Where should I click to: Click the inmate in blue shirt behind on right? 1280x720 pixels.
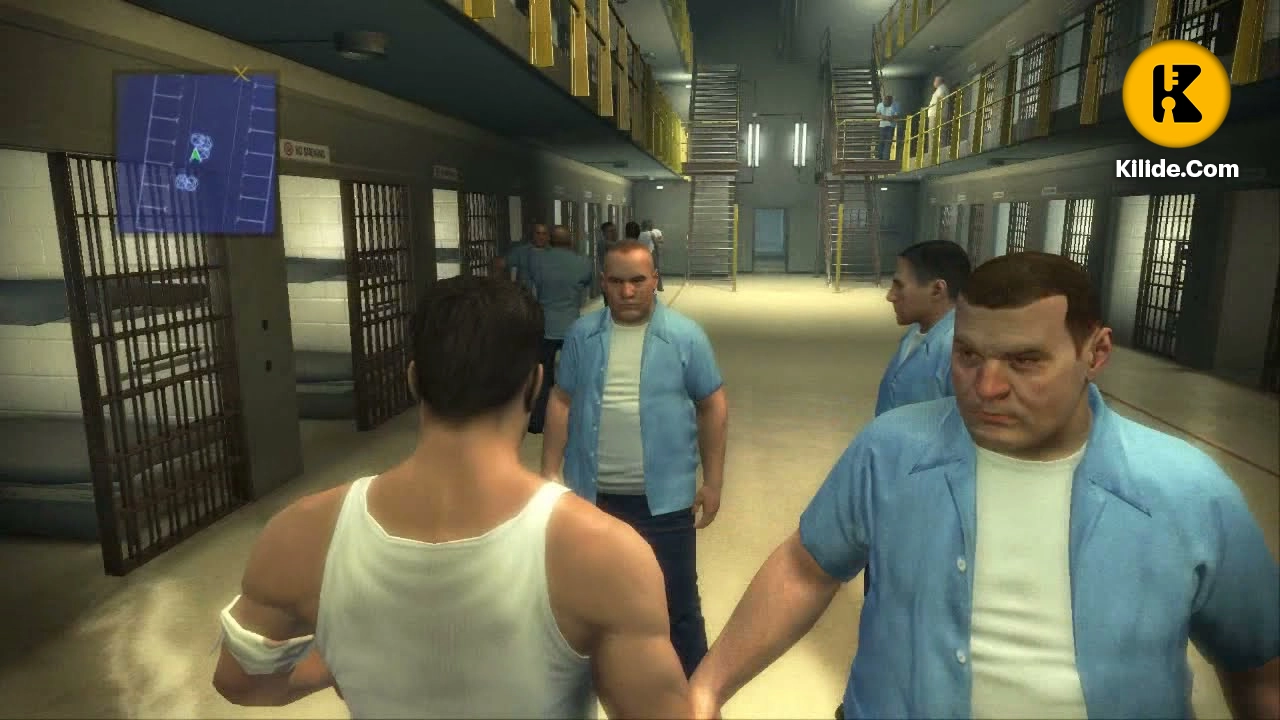click(x=915, y=300)
